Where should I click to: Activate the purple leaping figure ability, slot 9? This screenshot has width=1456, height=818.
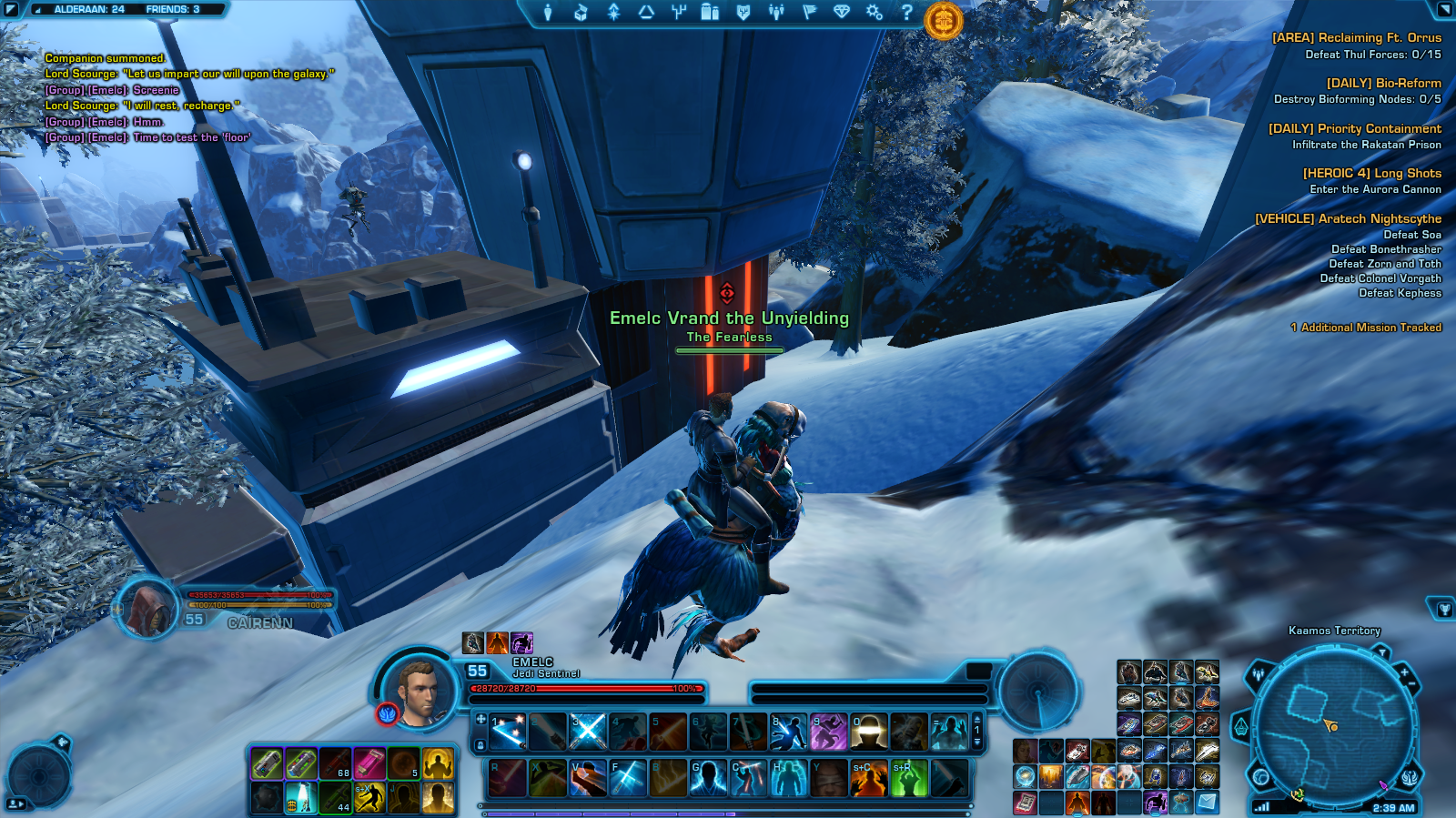828,732
